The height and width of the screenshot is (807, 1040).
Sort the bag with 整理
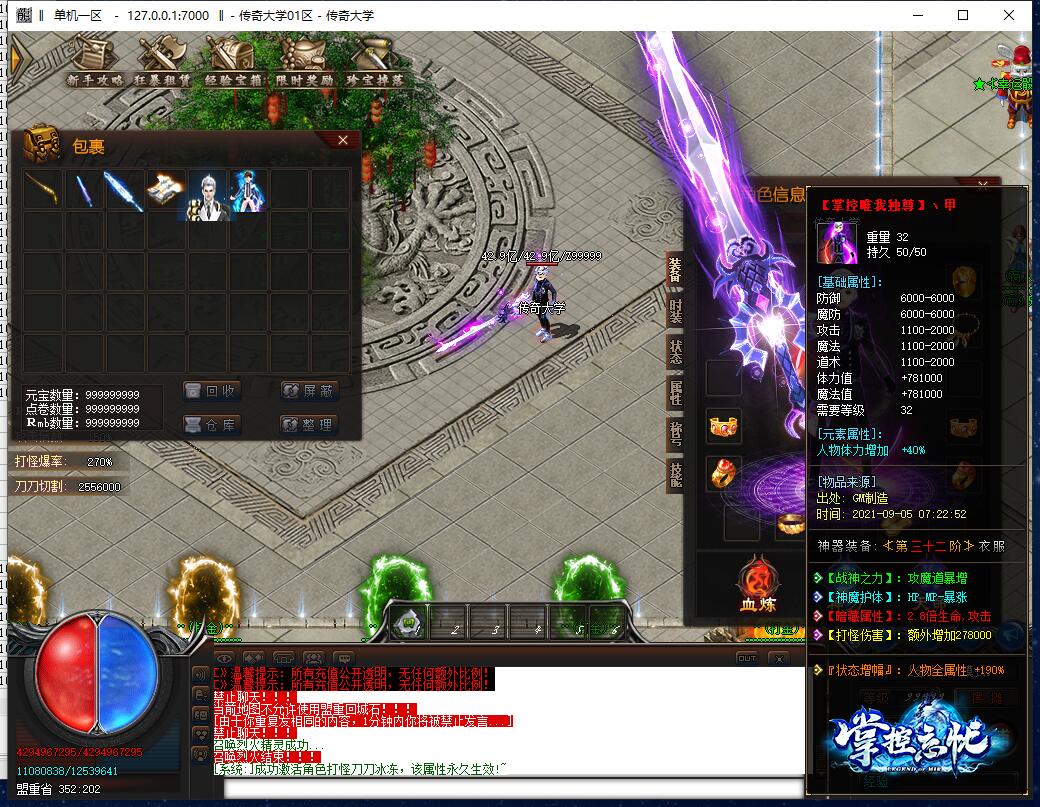(309, 425)
